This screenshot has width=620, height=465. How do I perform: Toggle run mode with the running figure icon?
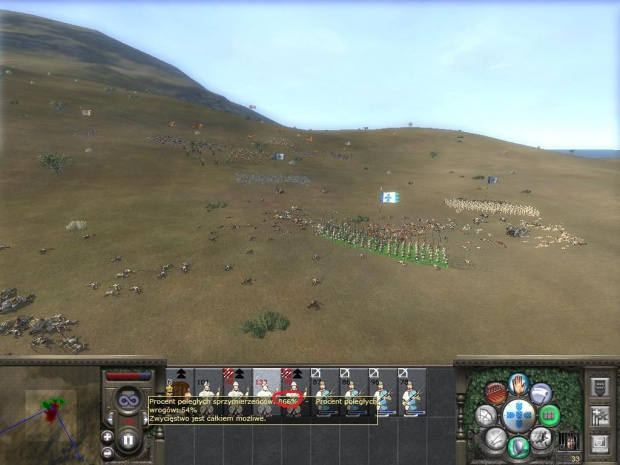coord(542,435)
